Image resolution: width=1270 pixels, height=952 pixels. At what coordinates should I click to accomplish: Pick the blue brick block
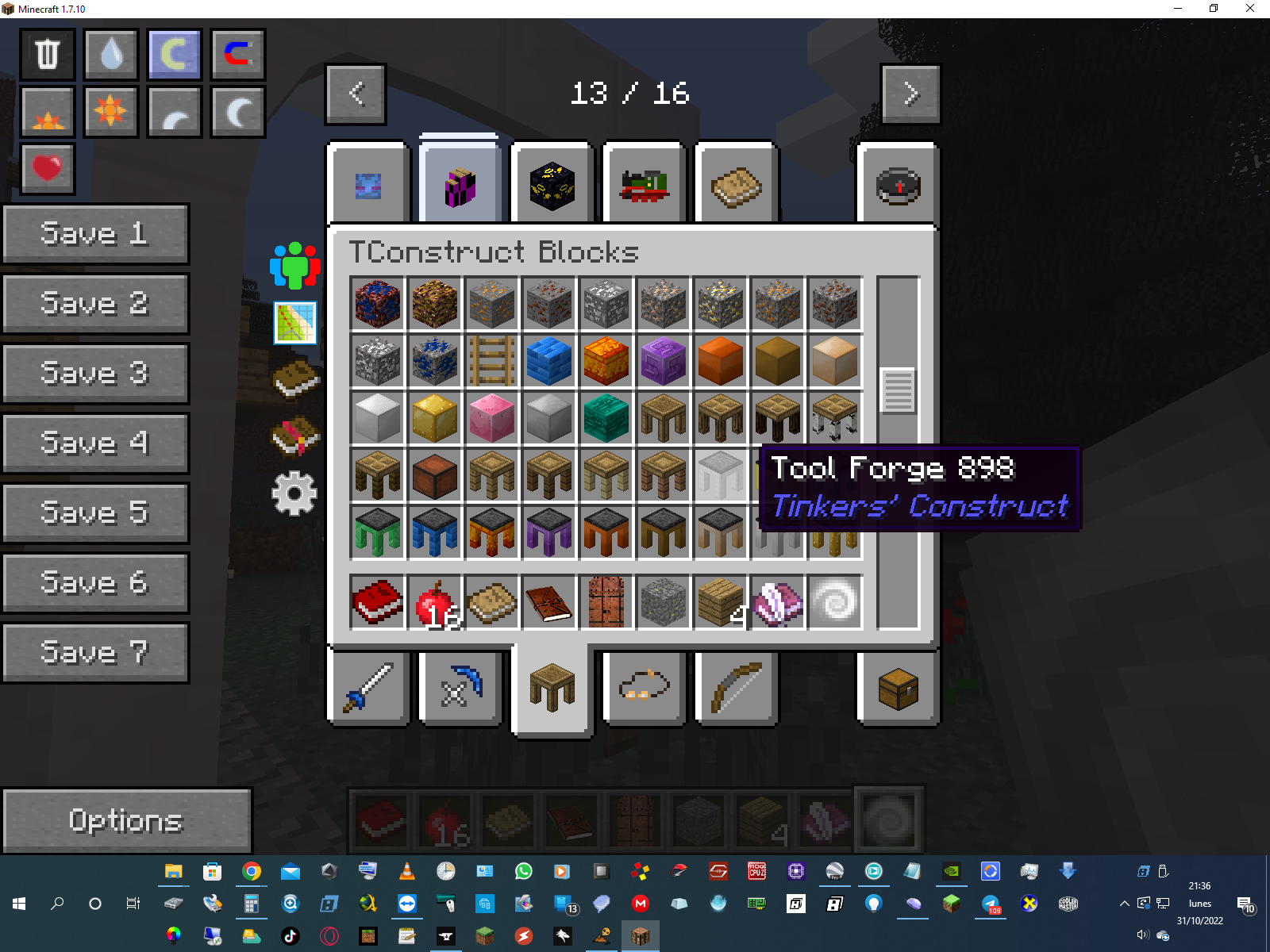(549, 361)
